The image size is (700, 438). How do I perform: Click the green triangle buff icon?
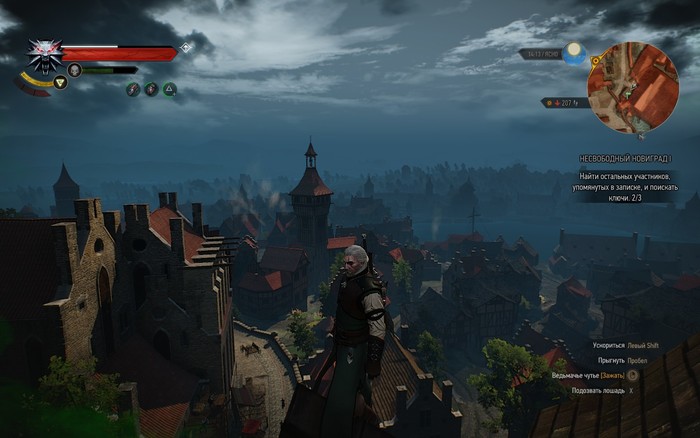pos(170,89)
